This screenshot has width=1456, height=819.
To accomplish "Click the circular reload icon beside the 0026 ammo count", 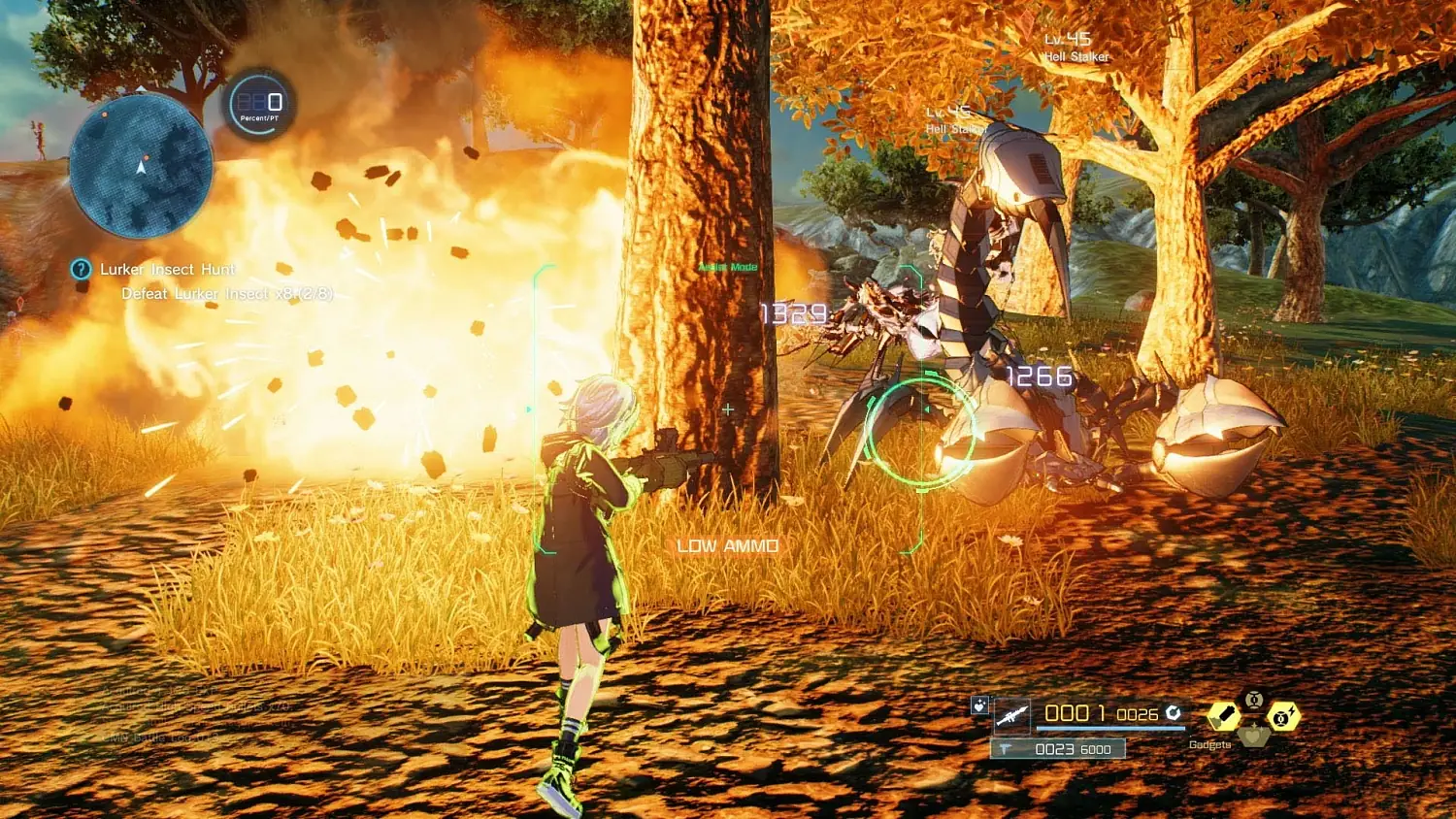I will coord(1174,714).
